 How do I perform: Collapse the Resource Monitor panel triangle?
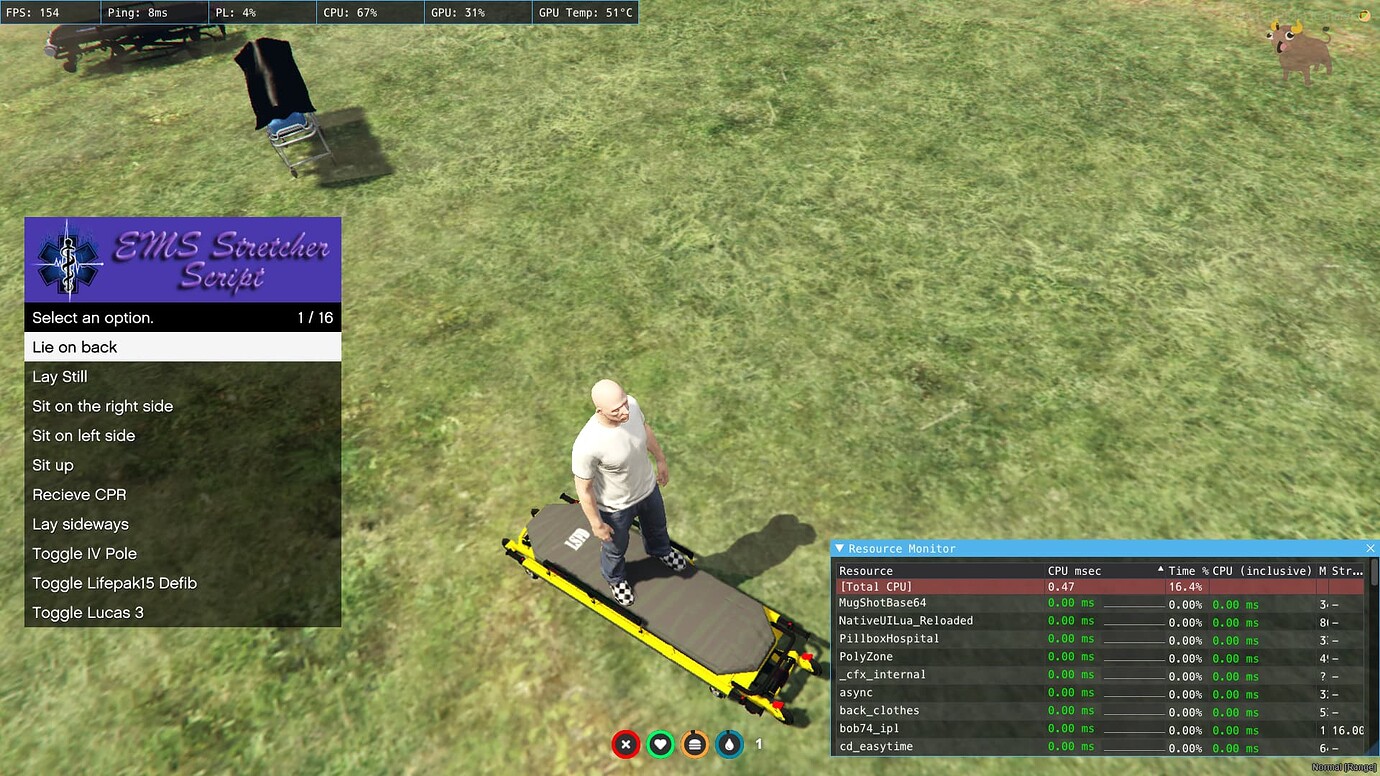(840, 548)
